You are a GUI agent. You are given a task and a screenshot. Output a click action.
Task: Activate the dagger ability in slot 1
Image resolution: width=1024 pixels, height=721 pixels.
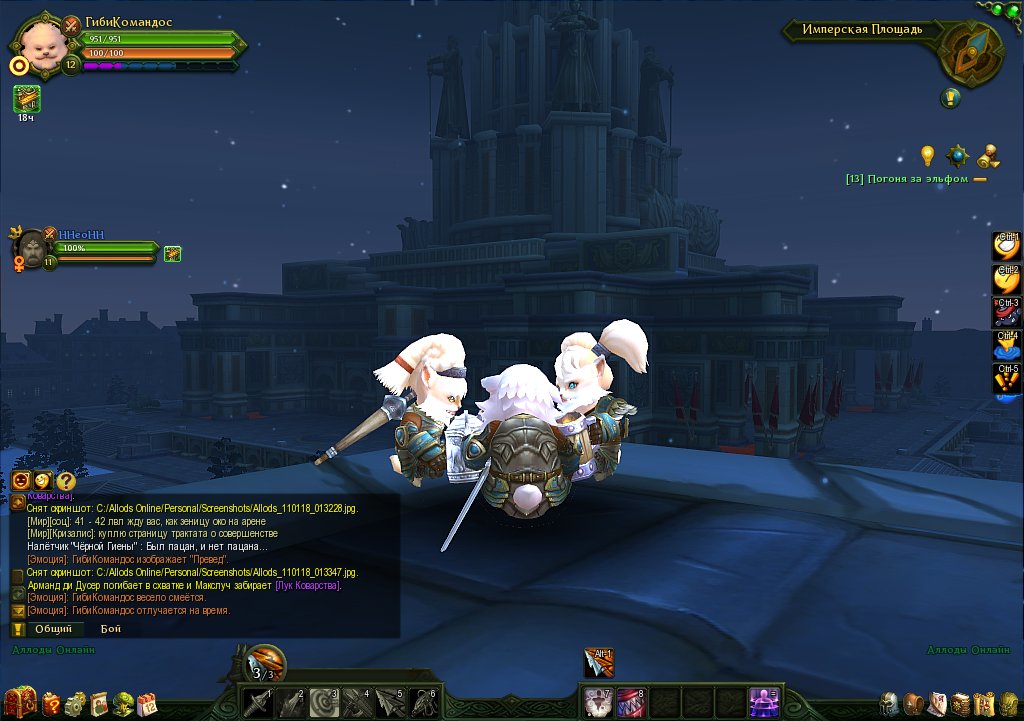pos(257,703)
